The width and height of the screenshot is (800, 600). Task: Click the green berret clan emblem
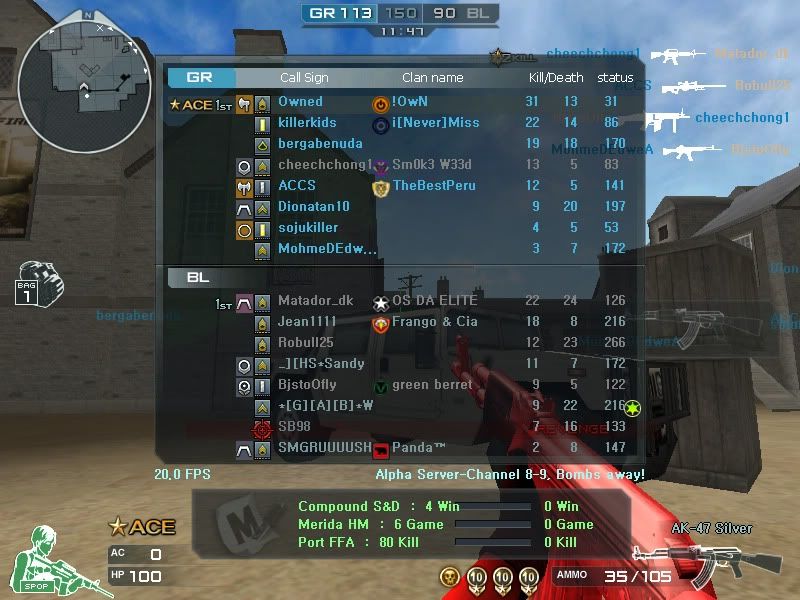tap(380, 386)
